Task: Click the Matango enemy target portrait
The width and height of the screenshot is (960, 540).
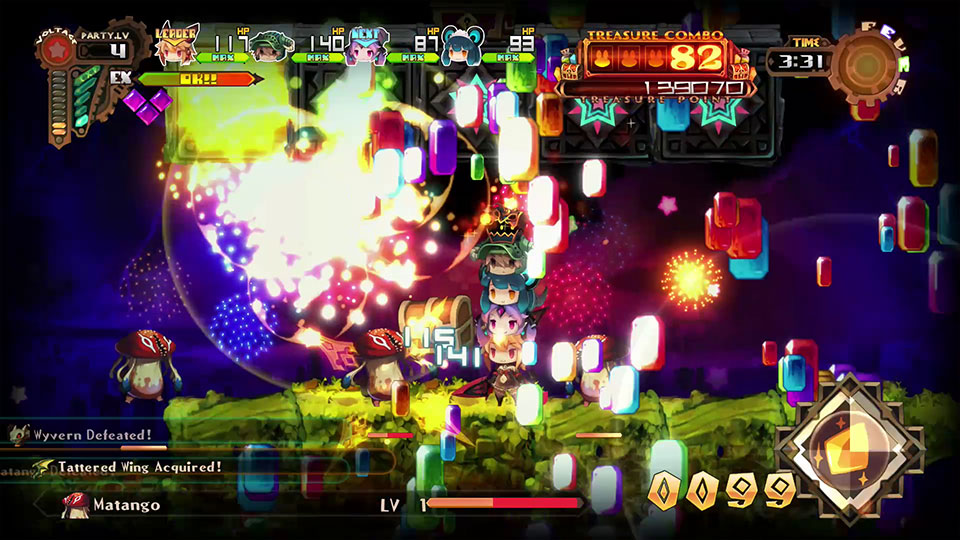Action: (73, 505)
